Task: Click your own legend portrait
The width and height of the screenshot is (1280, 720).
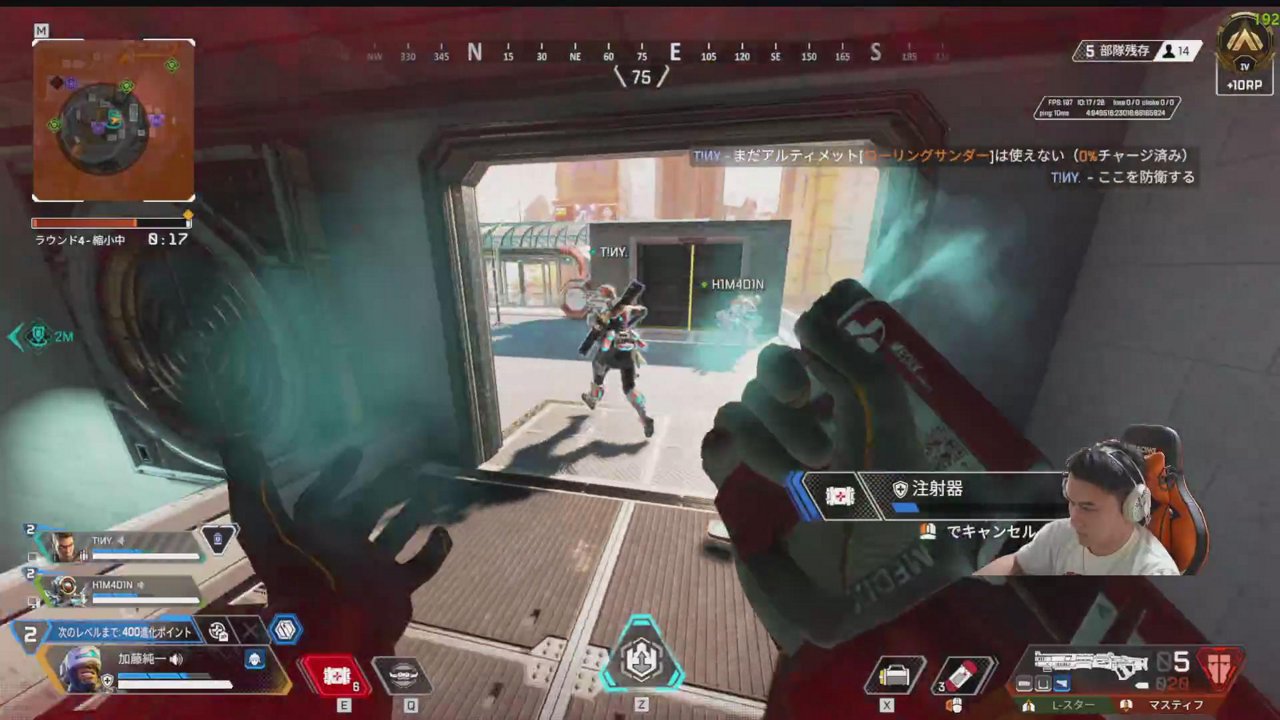Action: click(x=80, y=669)
